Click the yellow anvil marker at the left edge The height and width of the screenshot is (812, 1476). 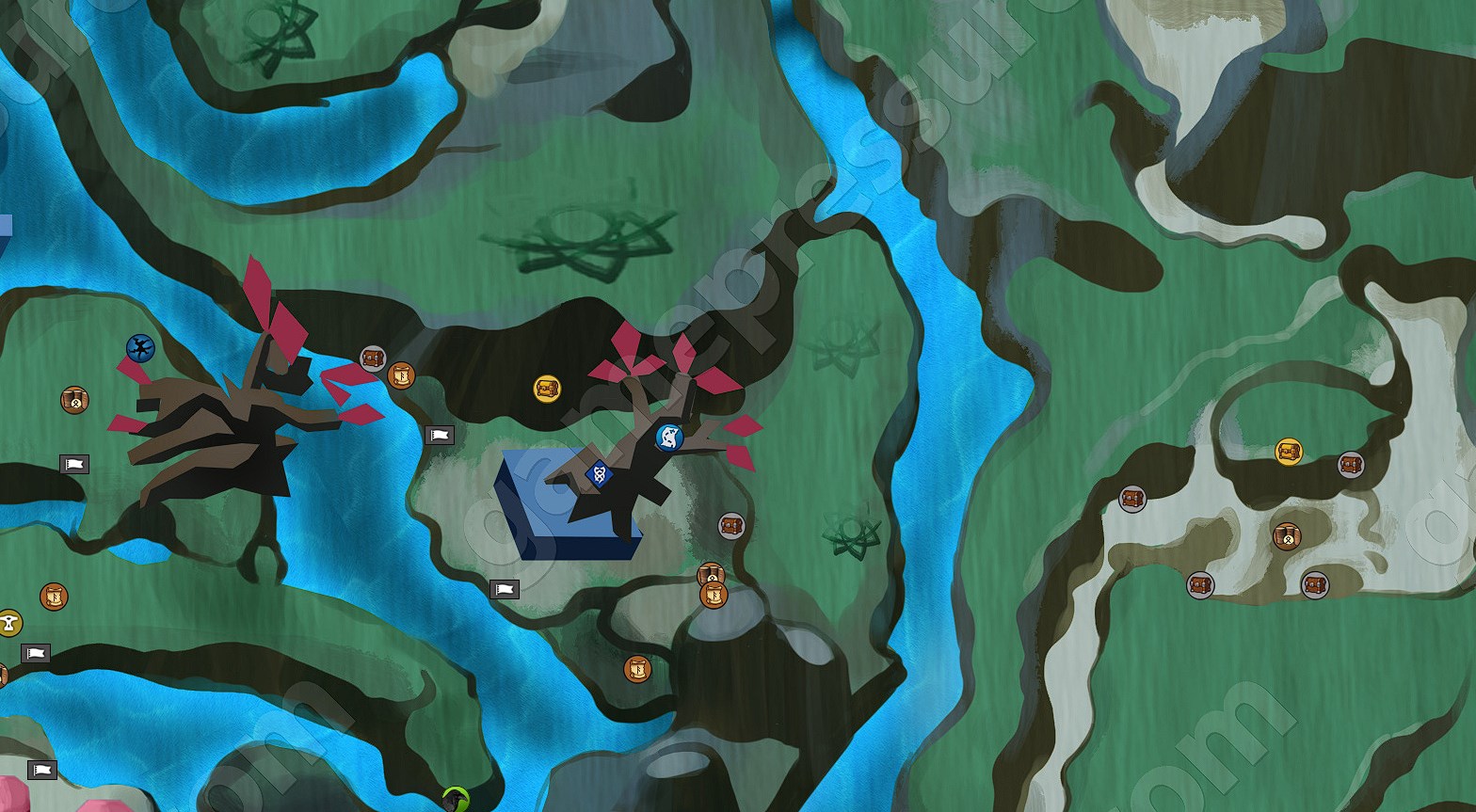pyautogui.click(x=9, y=619)
